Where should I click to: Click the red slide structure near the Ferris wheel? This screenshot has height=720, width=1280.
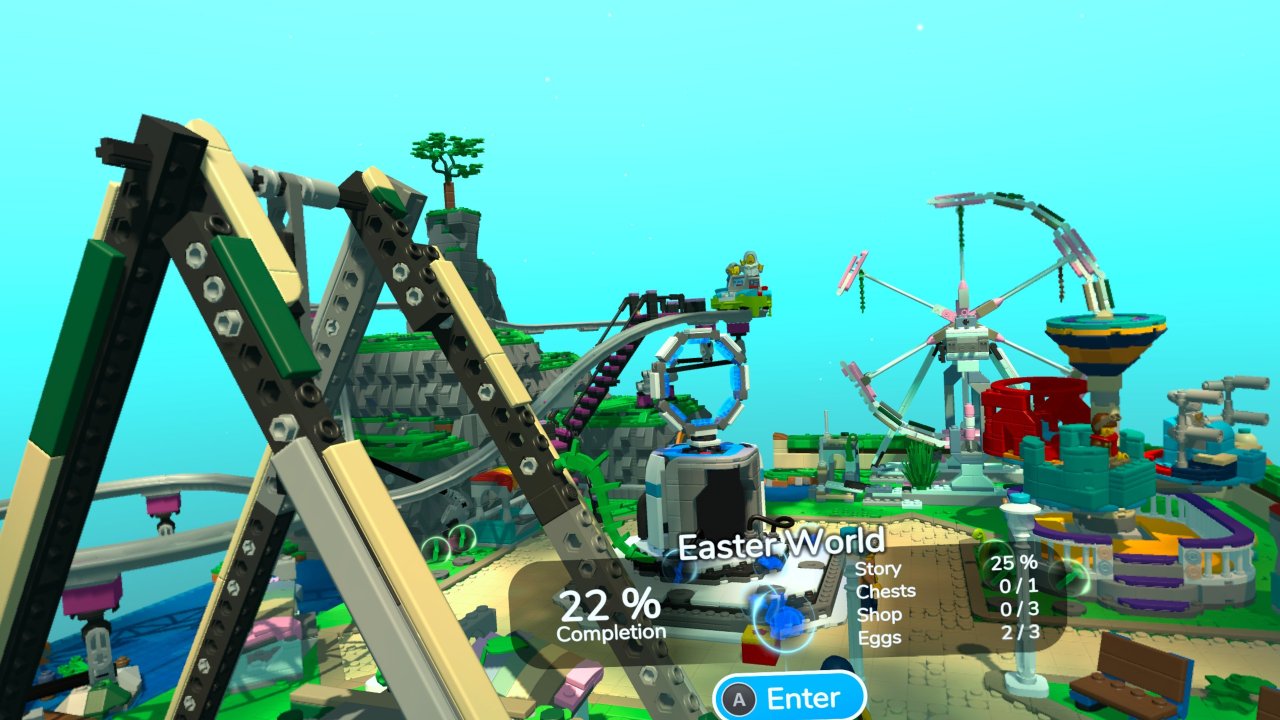(1035, 420)
